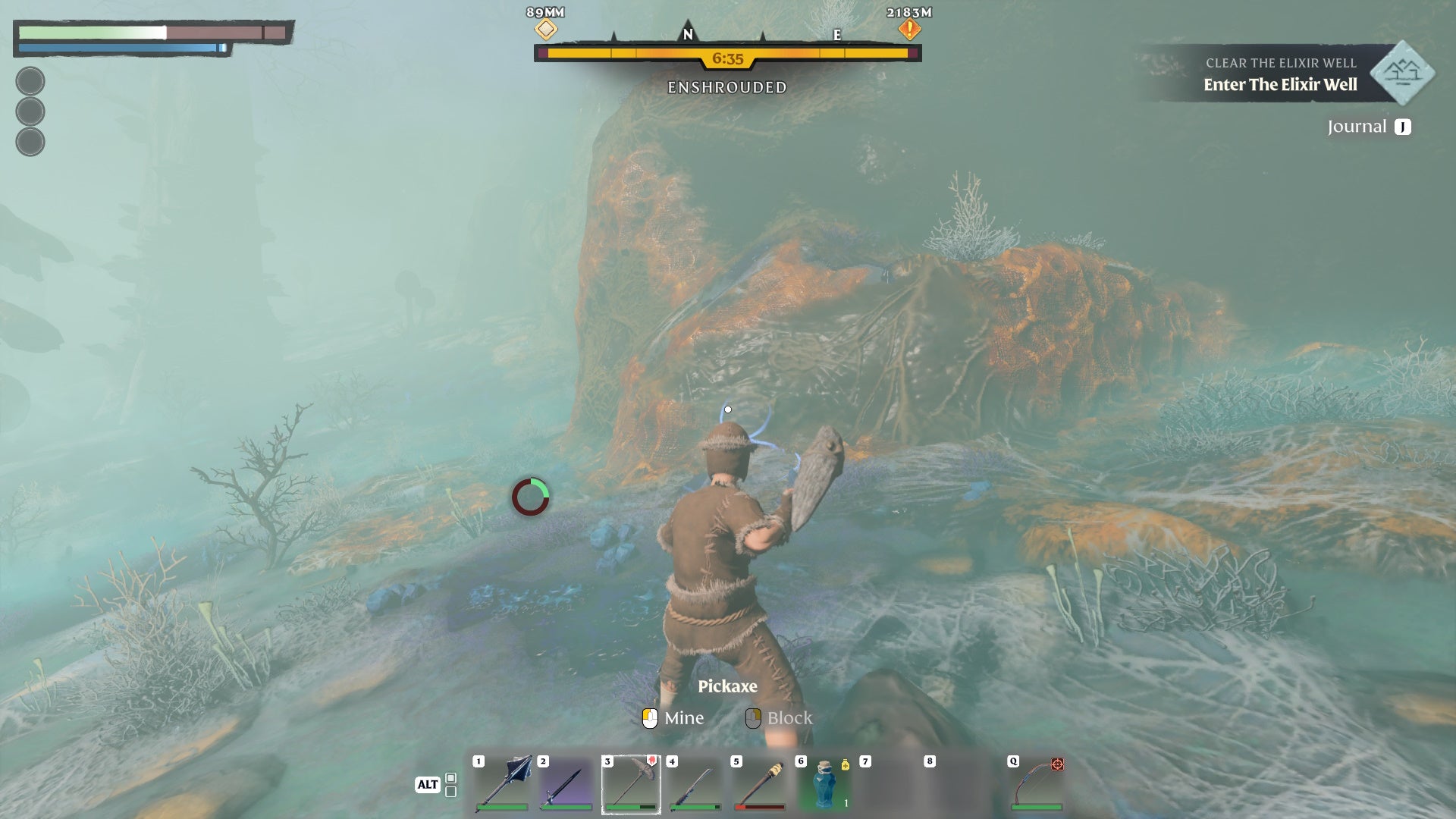This screenshot has height=819, width=1456.
Task: Toggle the ALT hotbar switch
Action: click(x=428, y=786)
